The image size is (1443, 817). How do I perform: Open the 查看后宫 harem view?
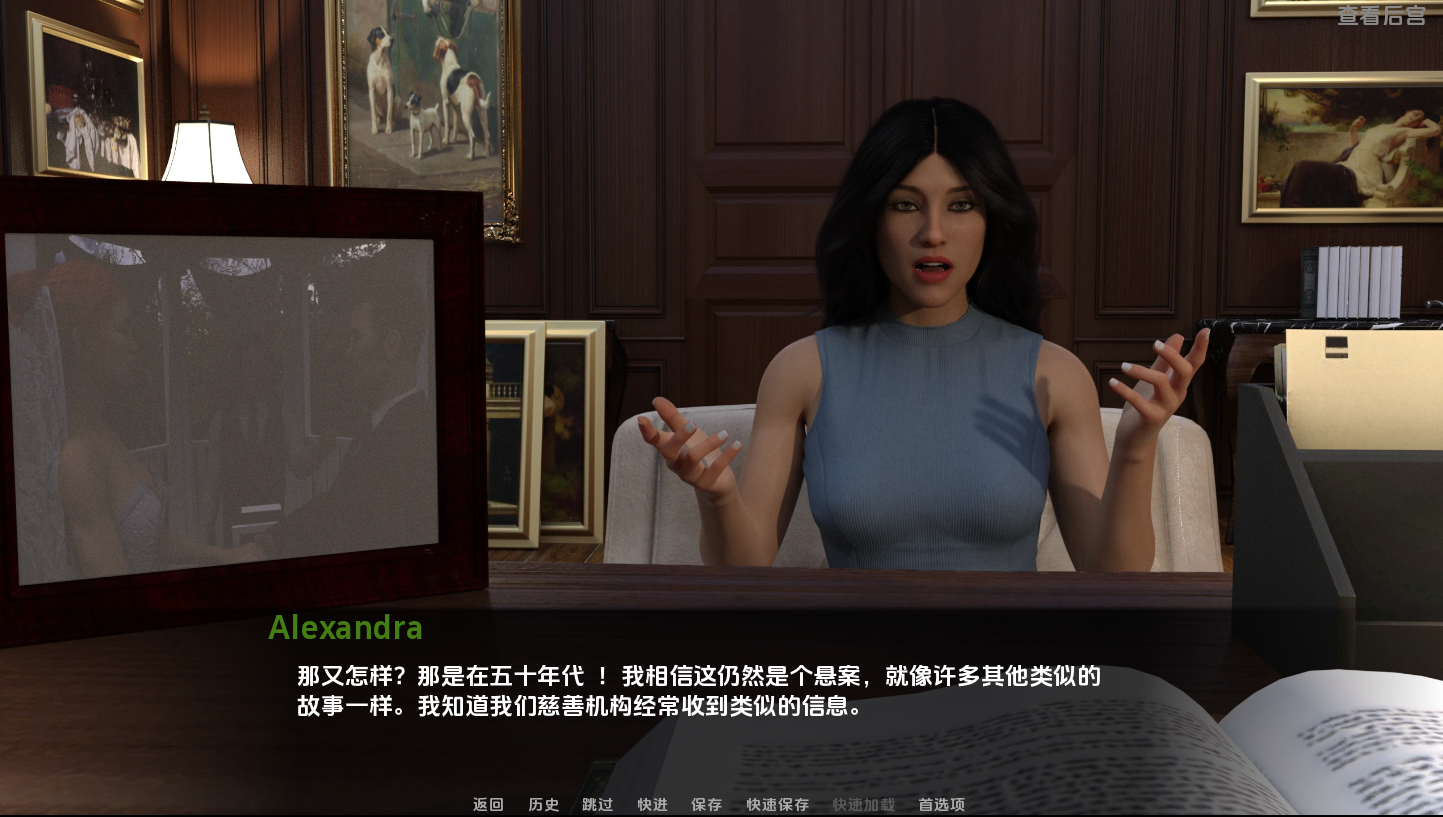click(x=1381, y=15)
